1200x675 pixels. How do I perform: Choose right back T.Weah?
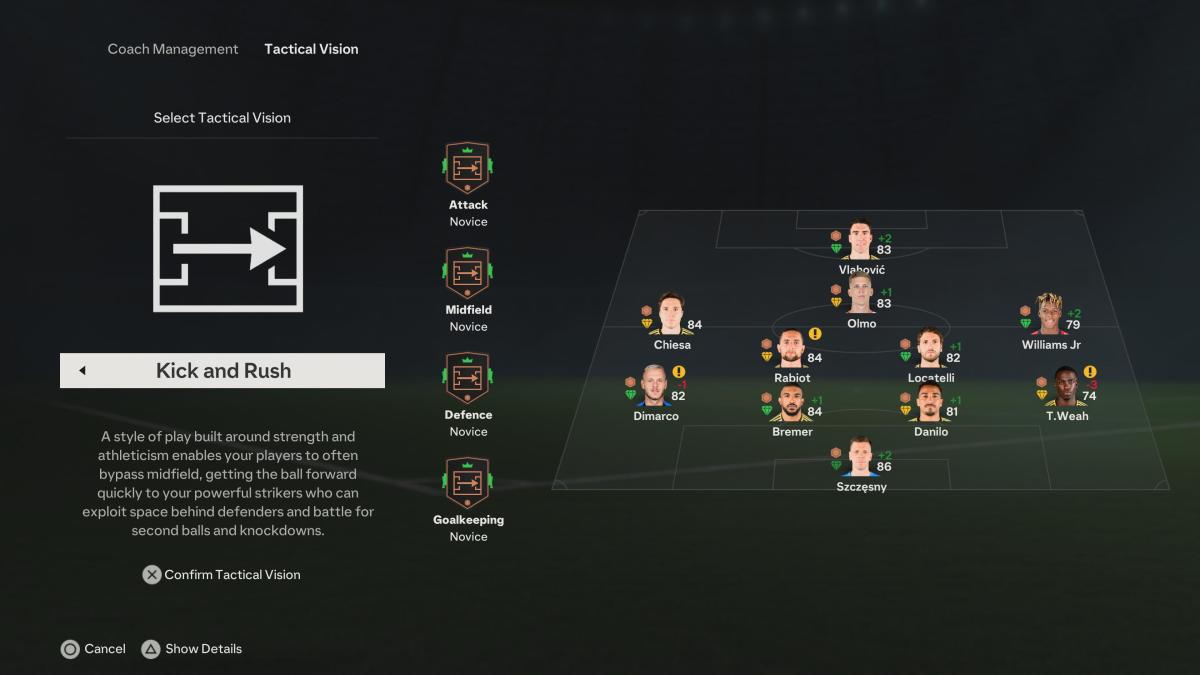[x=1067, y=390]
